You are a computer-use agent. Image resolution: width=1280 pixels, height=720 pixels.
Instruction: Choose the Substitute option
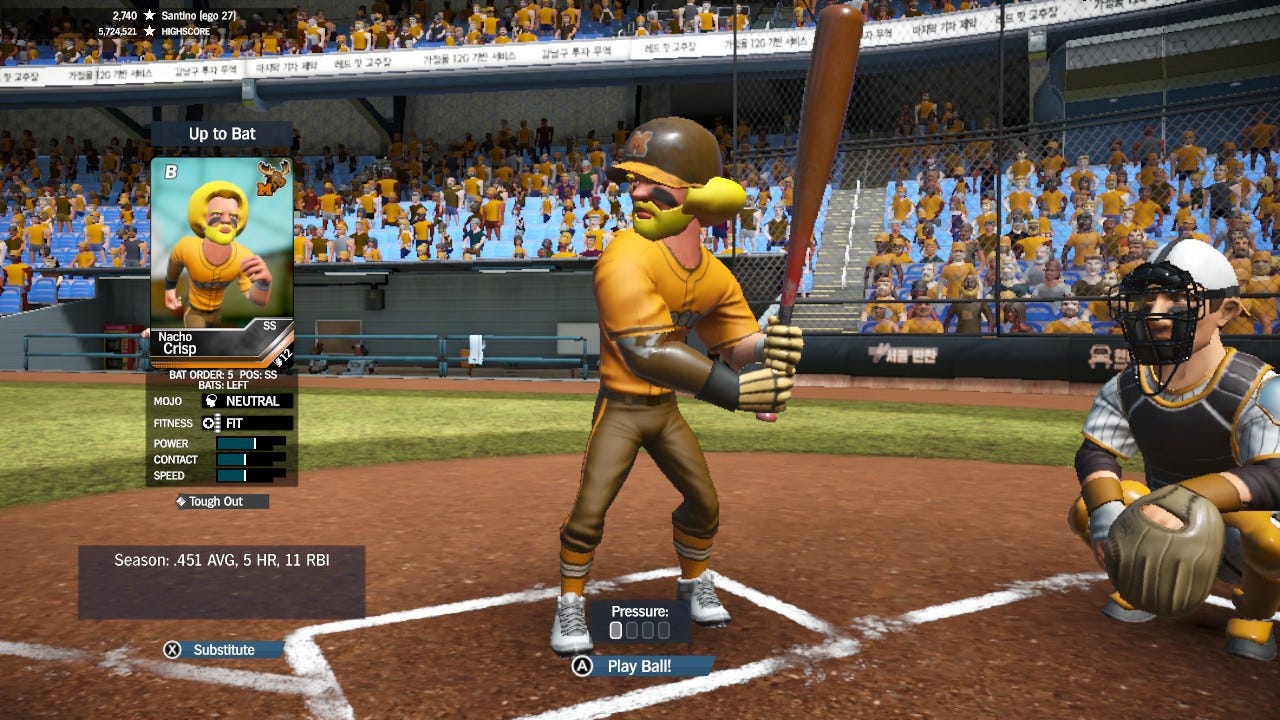click(x=223, y=650)
